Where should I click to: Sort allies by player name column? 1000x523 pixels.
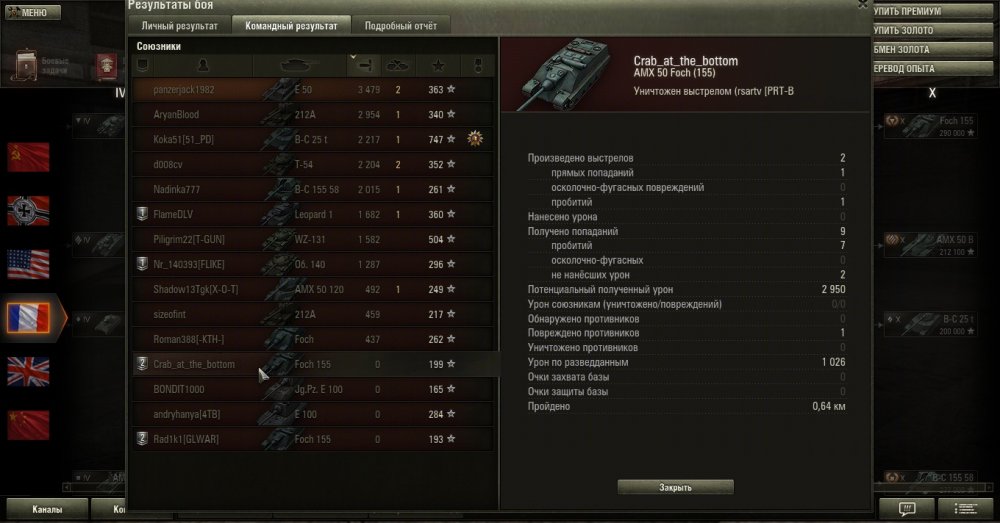204,65
